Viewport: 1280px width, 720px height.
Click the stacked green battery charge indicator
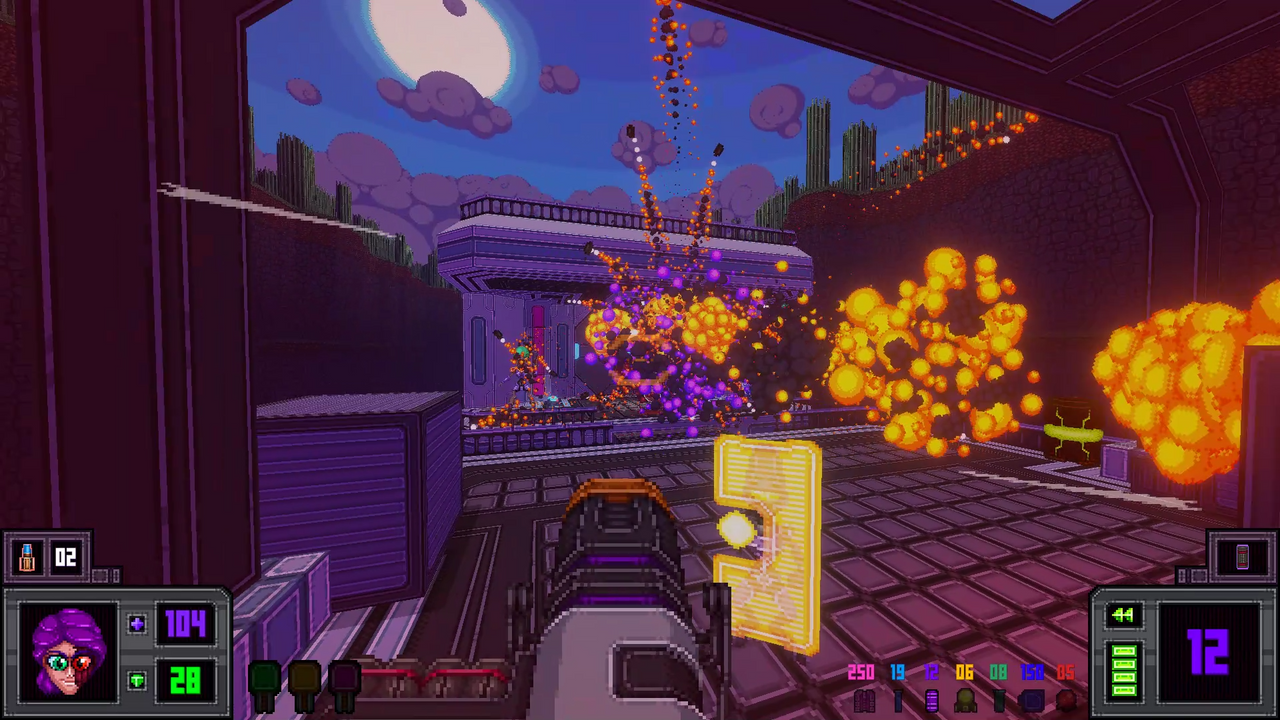pos(1123,668)
